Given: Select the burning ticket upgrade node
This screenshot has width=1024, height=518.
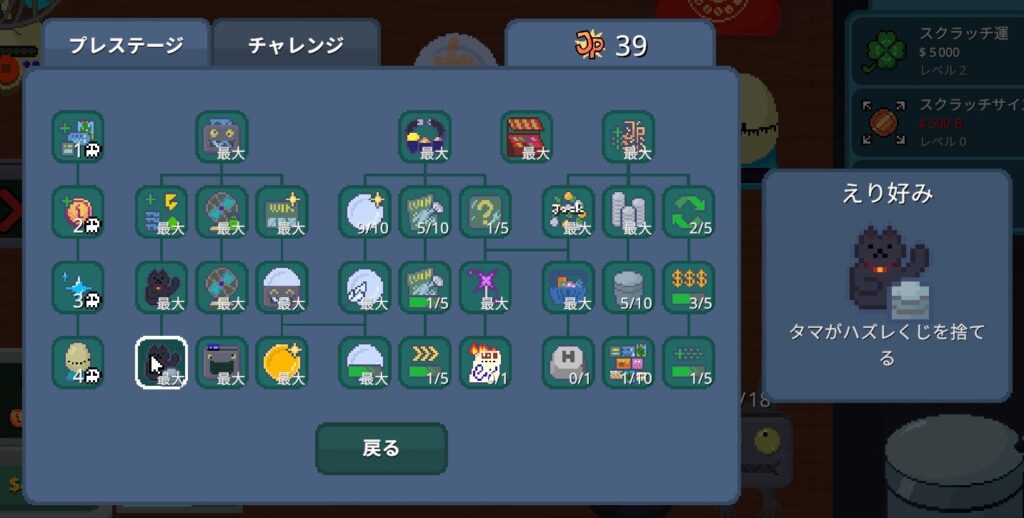Looking at the screenshot, I should 485,361.
